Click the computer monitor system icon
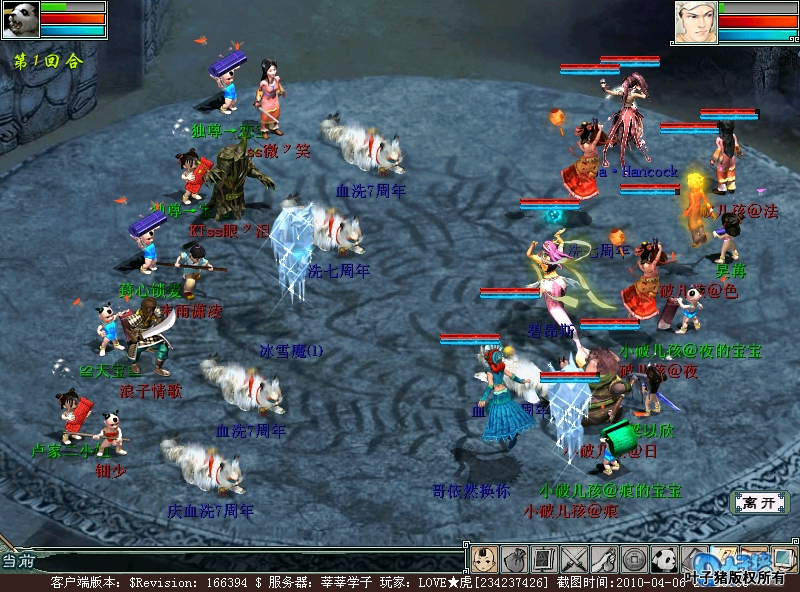Image resolution: width=800 pixels, height=592 pixels. [x=783, y=557]
